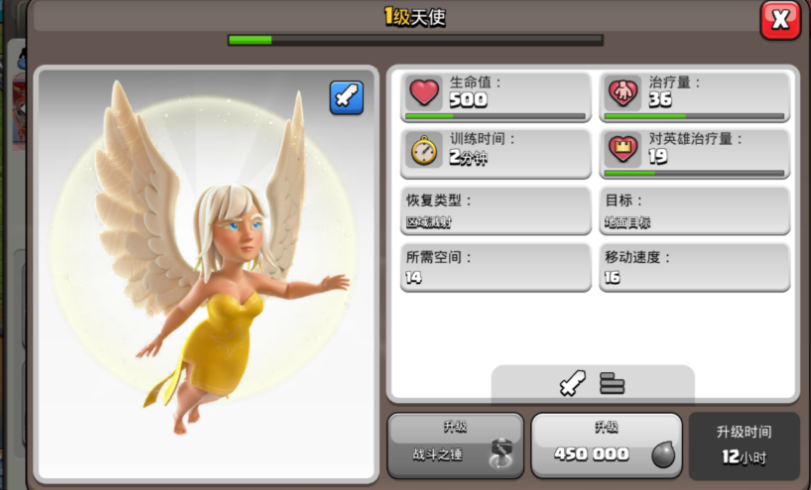
Task: Upgrade the Healer for 450 000 elixir
Action: coord(606,444)
